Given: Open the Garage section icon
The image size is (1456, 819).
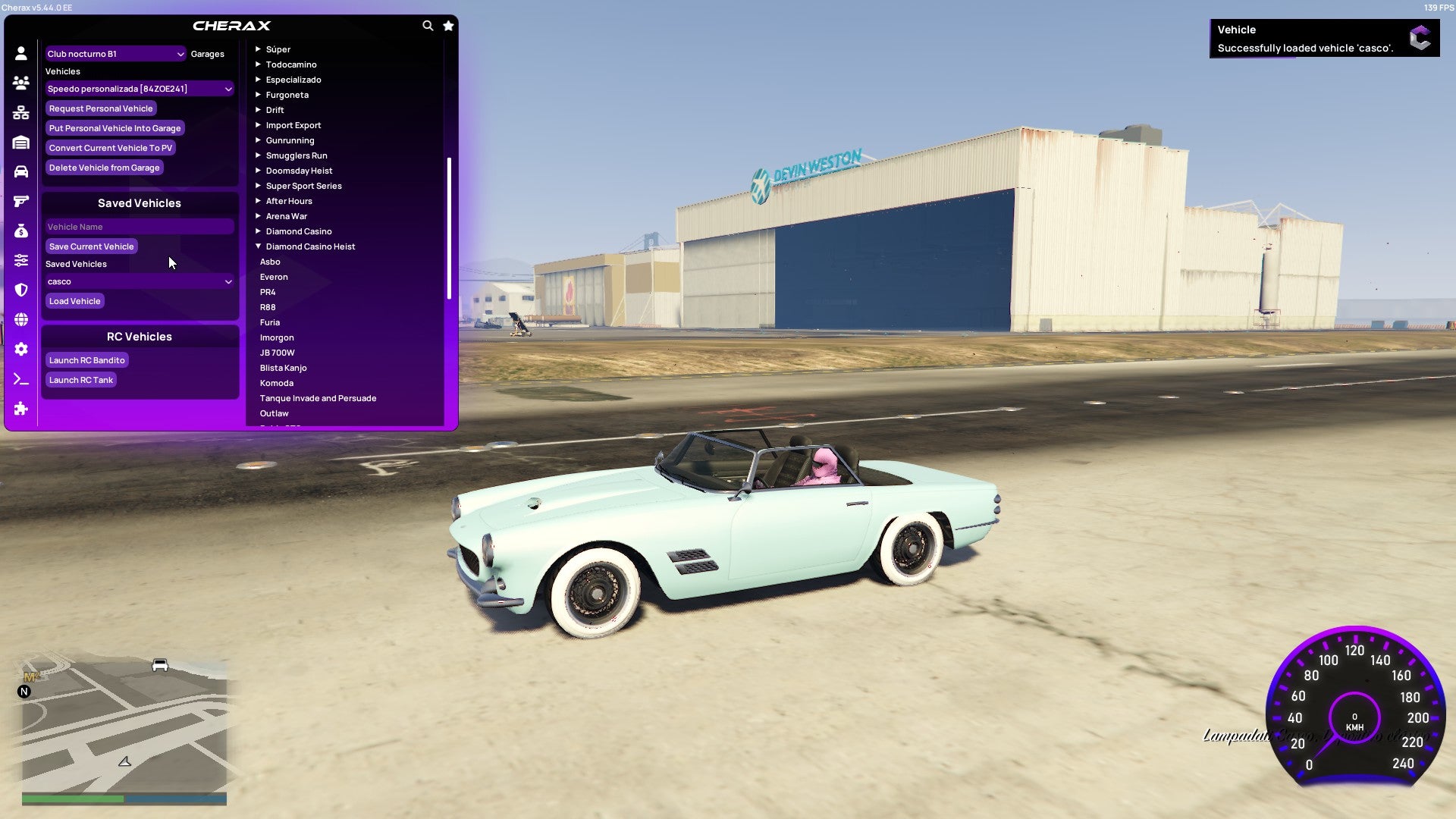Looking at the screenshot, I should [21, 141].
